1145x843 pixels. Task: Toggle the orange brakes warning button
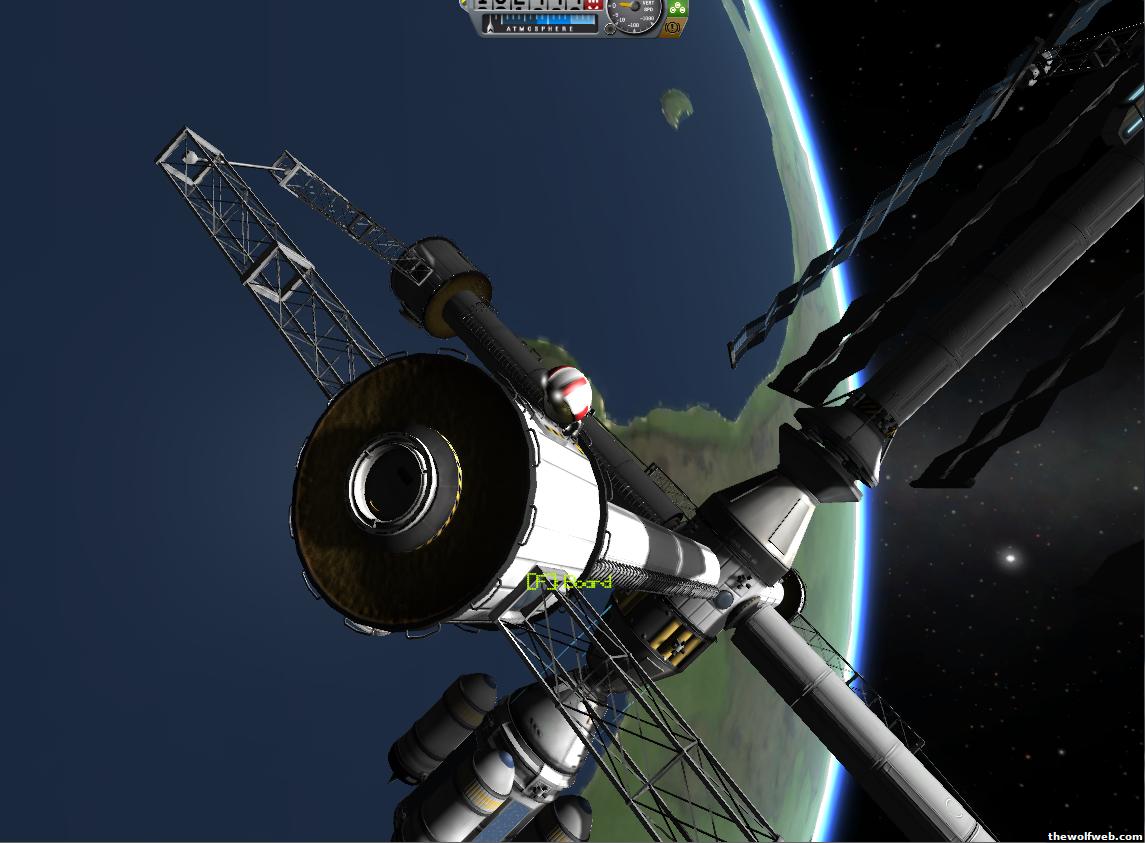673,28
